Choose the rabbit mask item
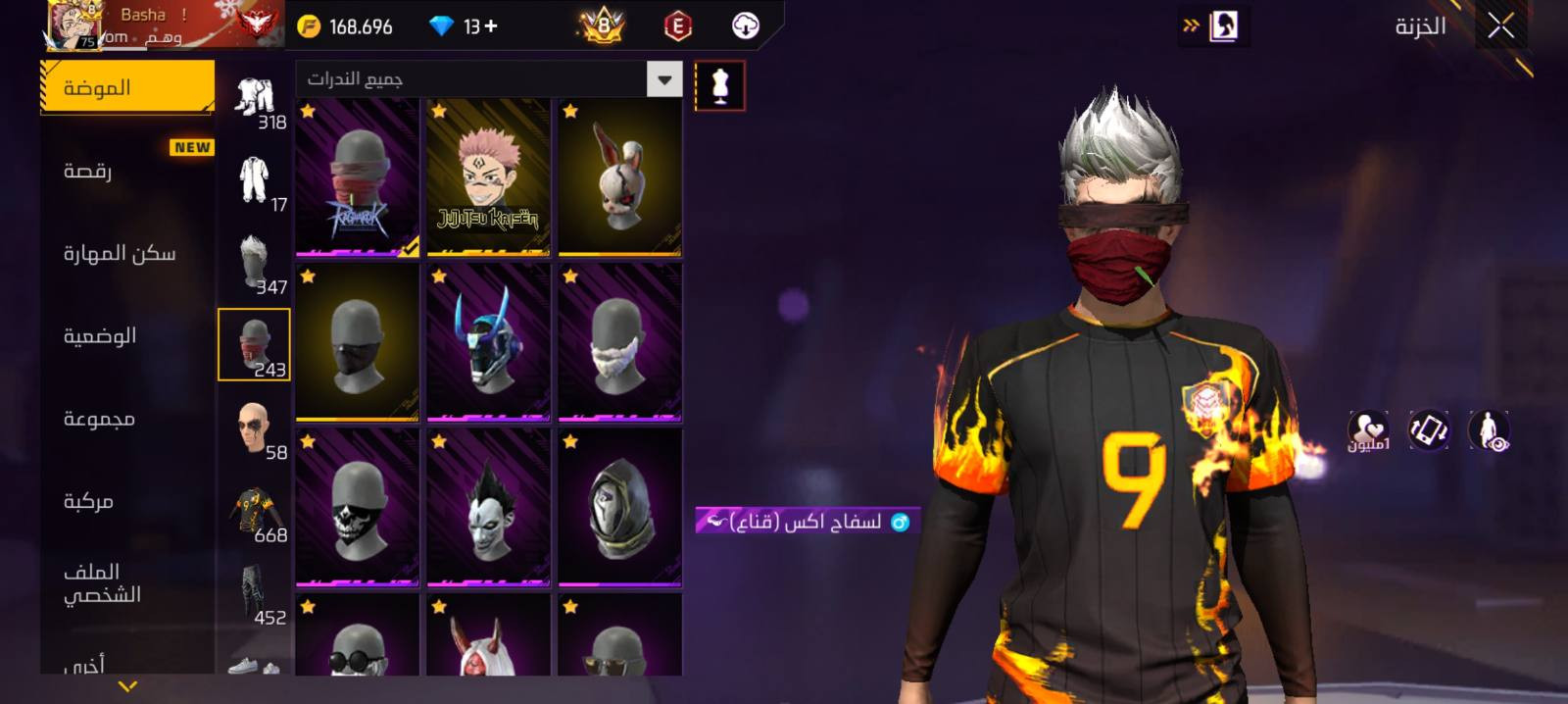The width and height of the screenshot is (1568, 704). click(x=619, y=177)
